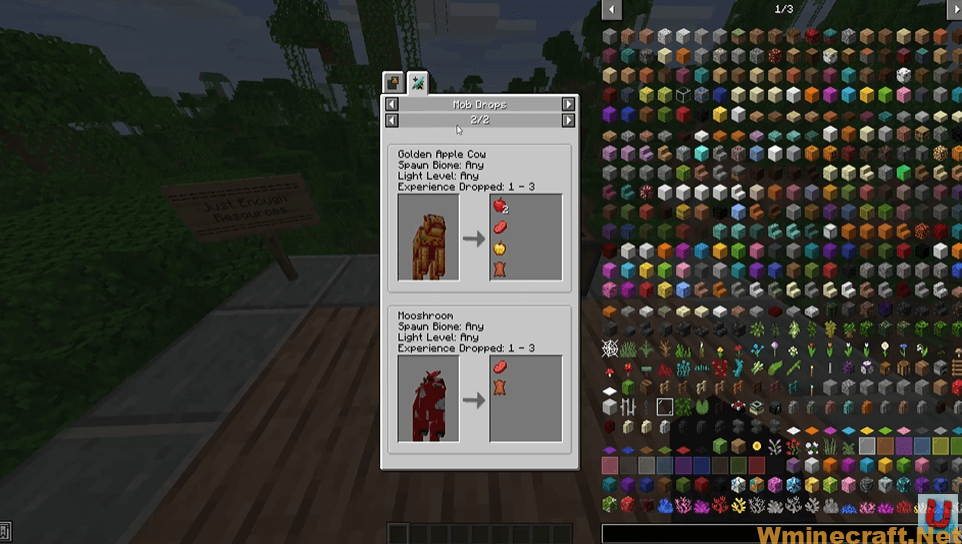The width and height of the screenshot is (962, 544).
Task: Show the previous page of the item list
Action: tap(609, 9)
